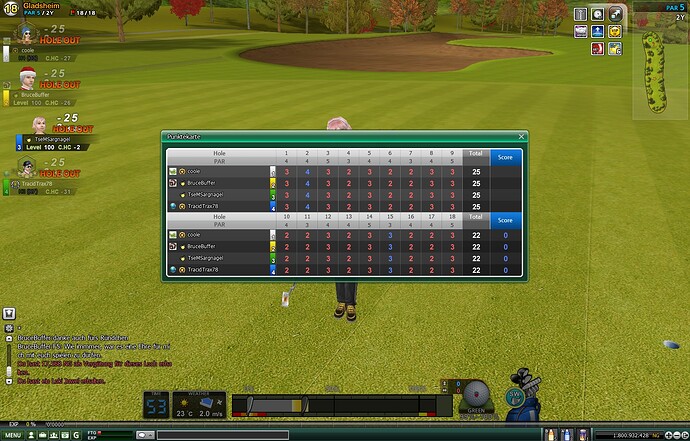Click the magnifier camera icon at top right
Image resolution: width=690 pixels, height=441 pixels.
point(597,13)
